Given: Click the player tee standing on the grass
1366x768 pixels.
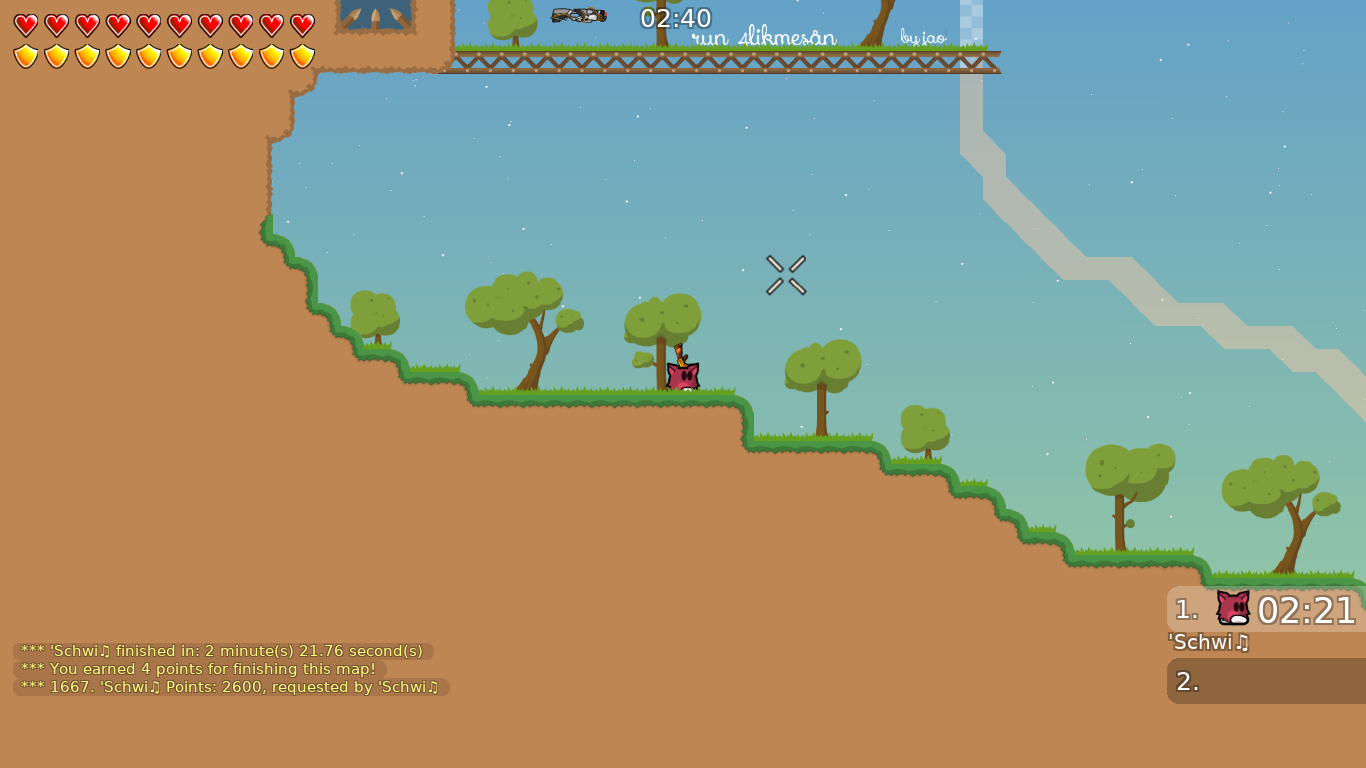Looking at the screenshot, I should 681,375.
